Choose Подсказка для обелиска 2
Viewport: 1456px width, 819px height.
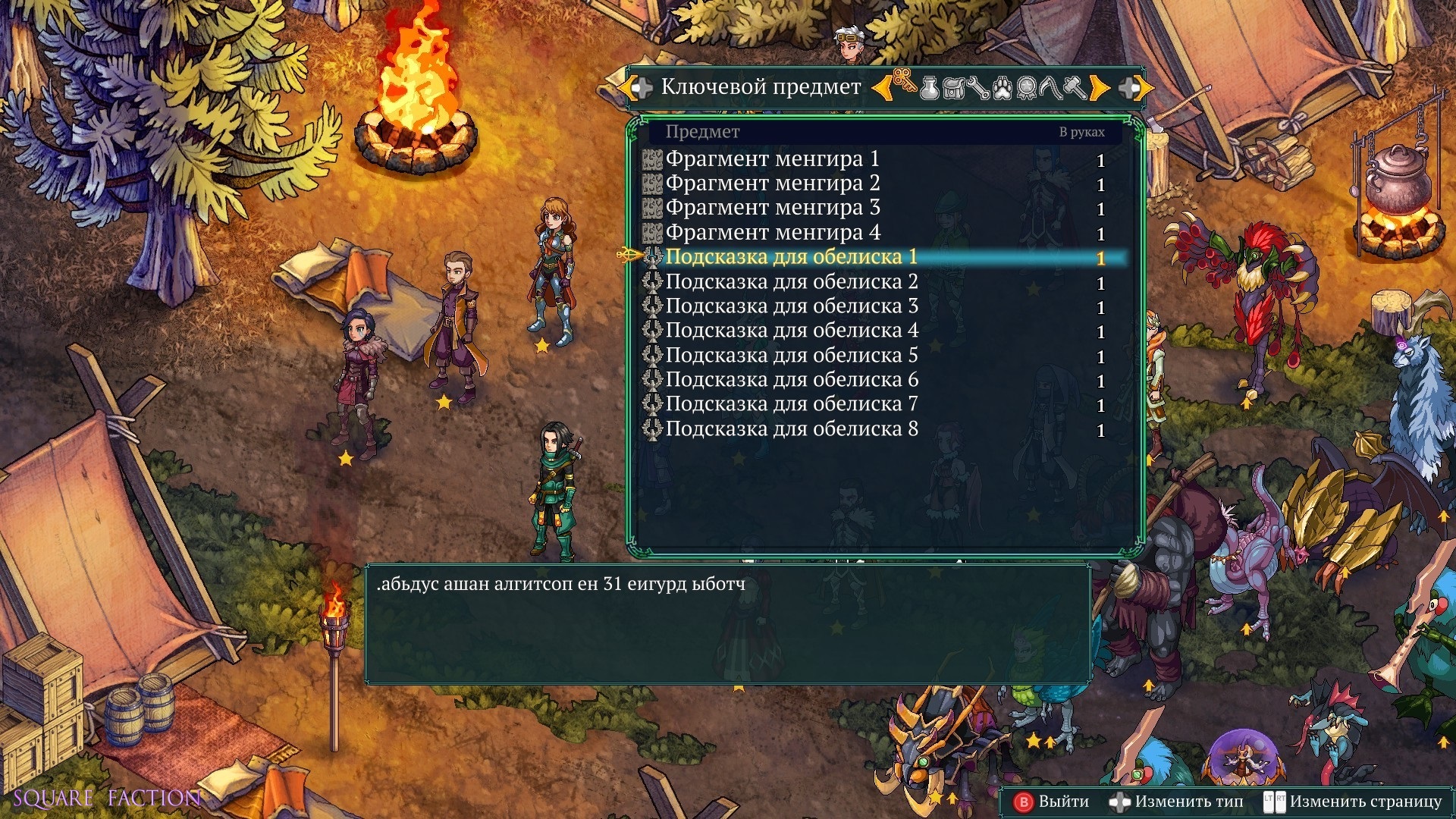pyautogui.click(x=791, y=282)
